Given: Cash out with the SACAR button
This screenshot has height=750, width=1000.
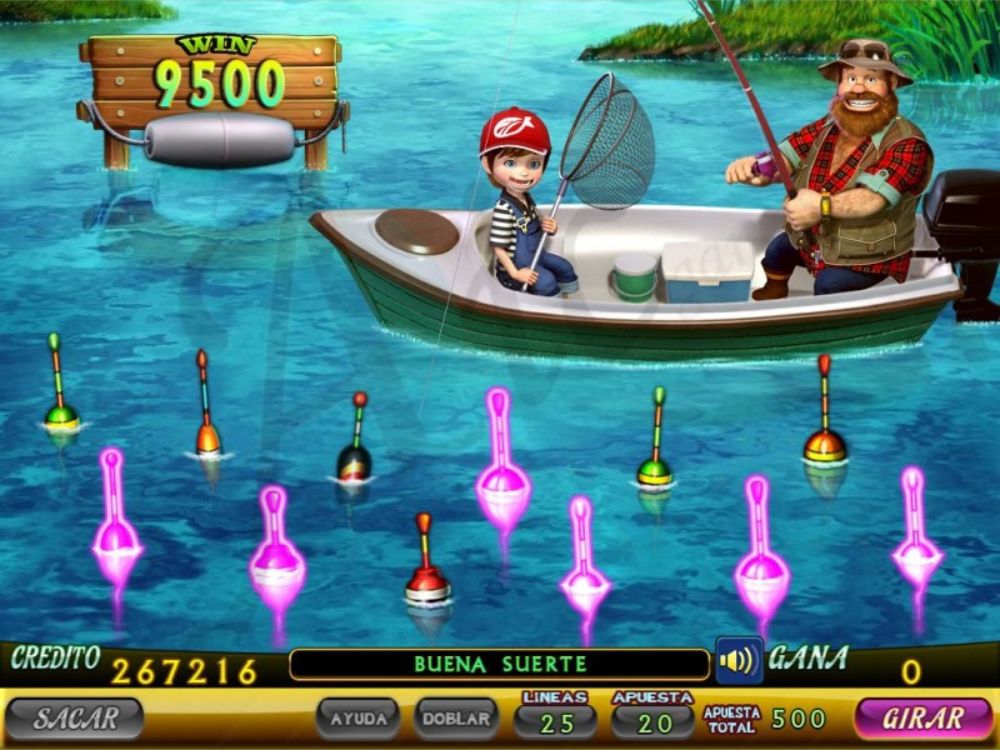Looking at the screenshot, I should [75, 718].
